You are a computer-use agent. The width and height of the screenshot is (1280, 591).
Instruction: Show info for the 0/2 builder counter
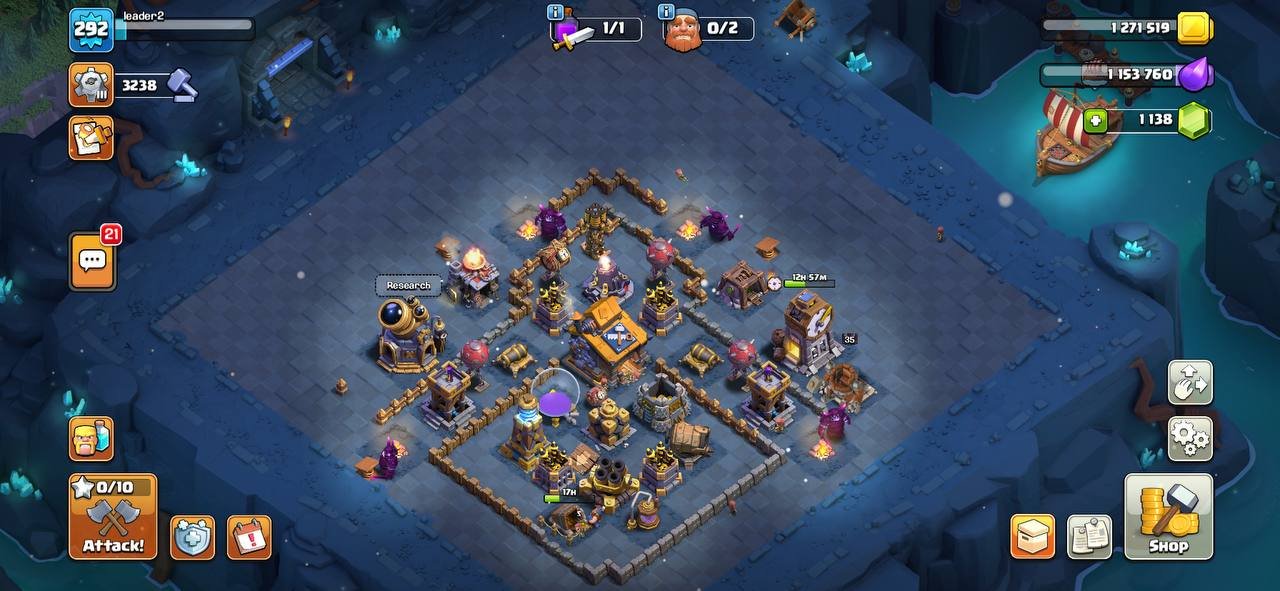coord(666,12)
